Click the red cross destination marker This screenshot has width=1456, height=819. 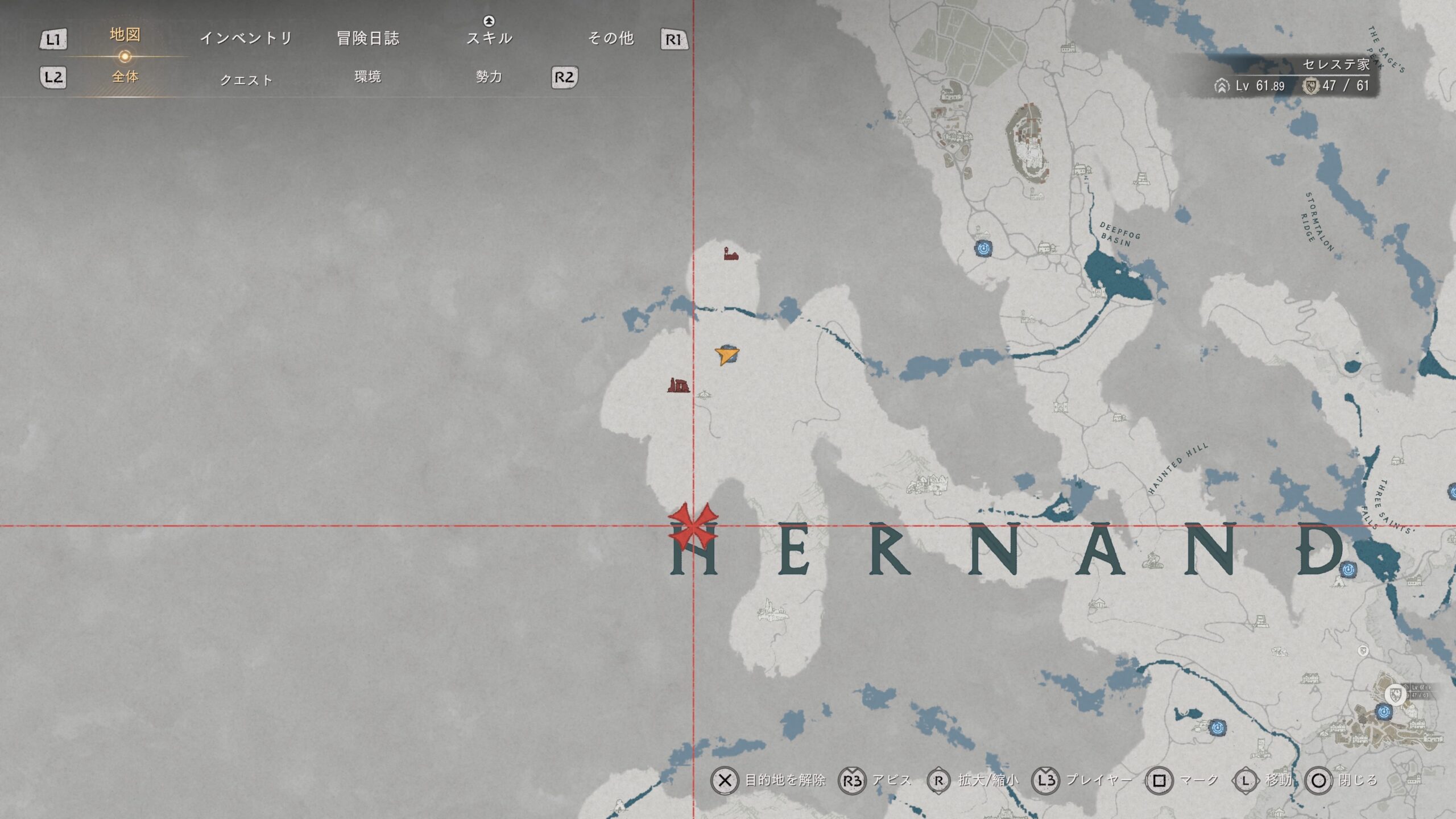tap(693, 526)
